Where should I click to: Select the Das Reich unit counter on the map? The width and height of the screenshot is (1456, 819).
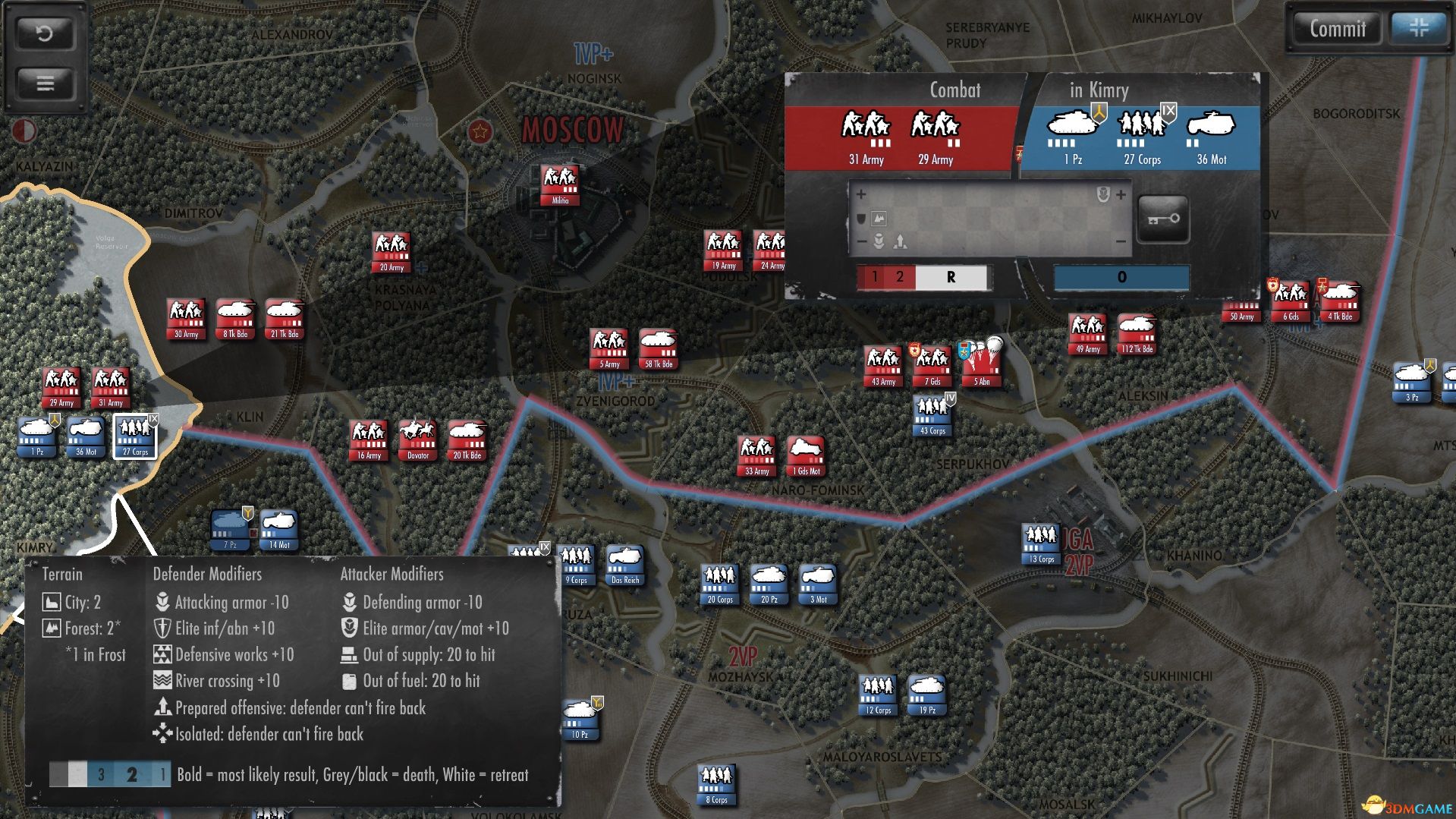[x=624, y=565]
